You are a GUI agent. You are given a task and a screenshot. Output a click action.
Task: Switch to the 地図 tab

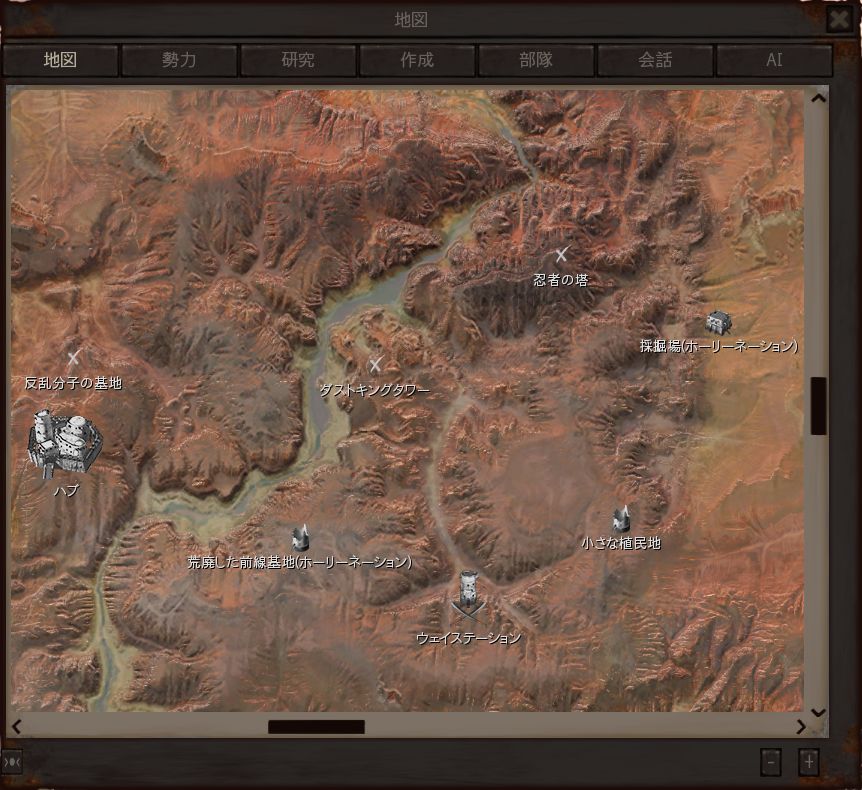(60, 60)
